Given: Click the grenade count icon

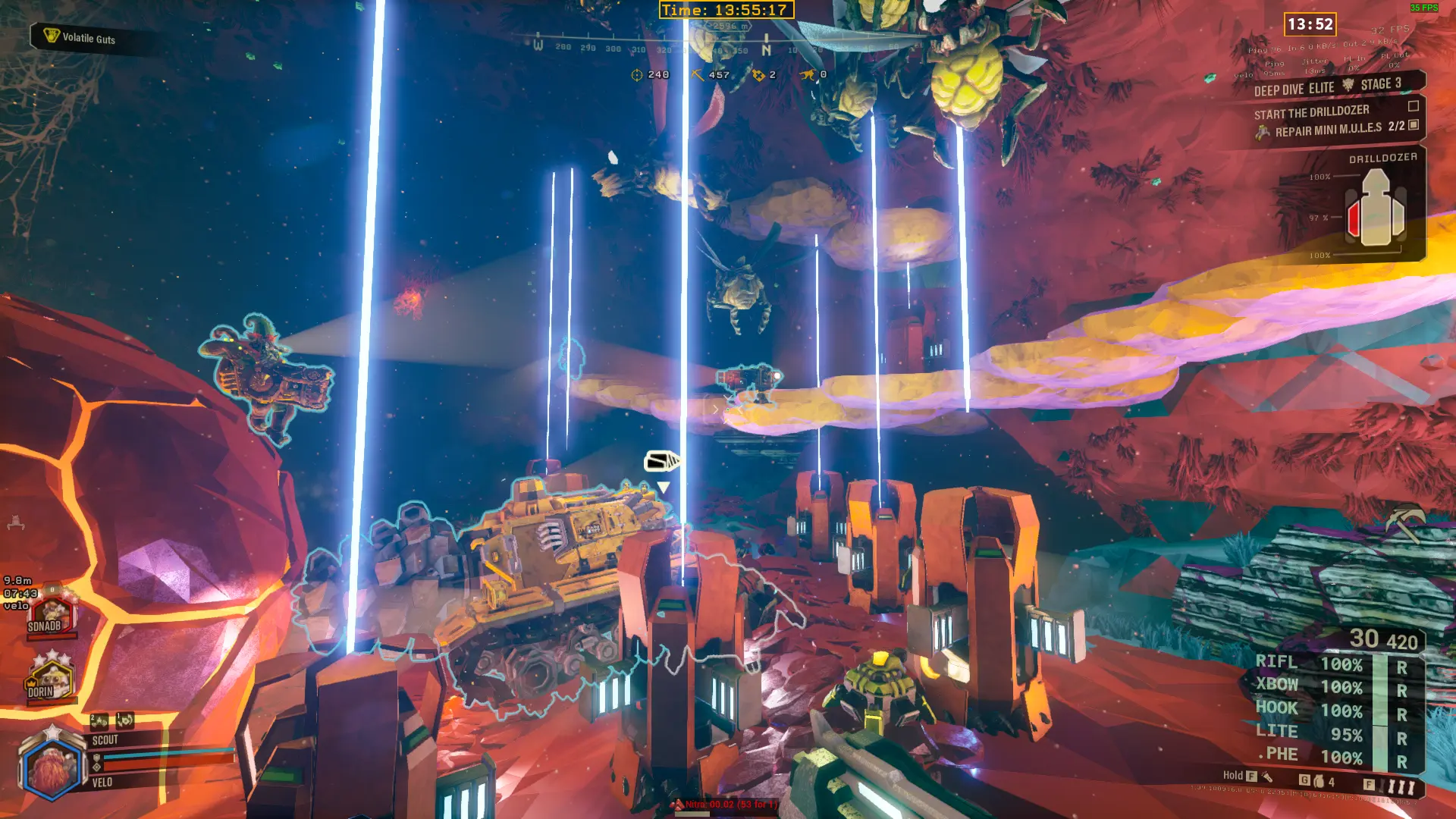Looking at the screenshot, I should [1319, 781].
